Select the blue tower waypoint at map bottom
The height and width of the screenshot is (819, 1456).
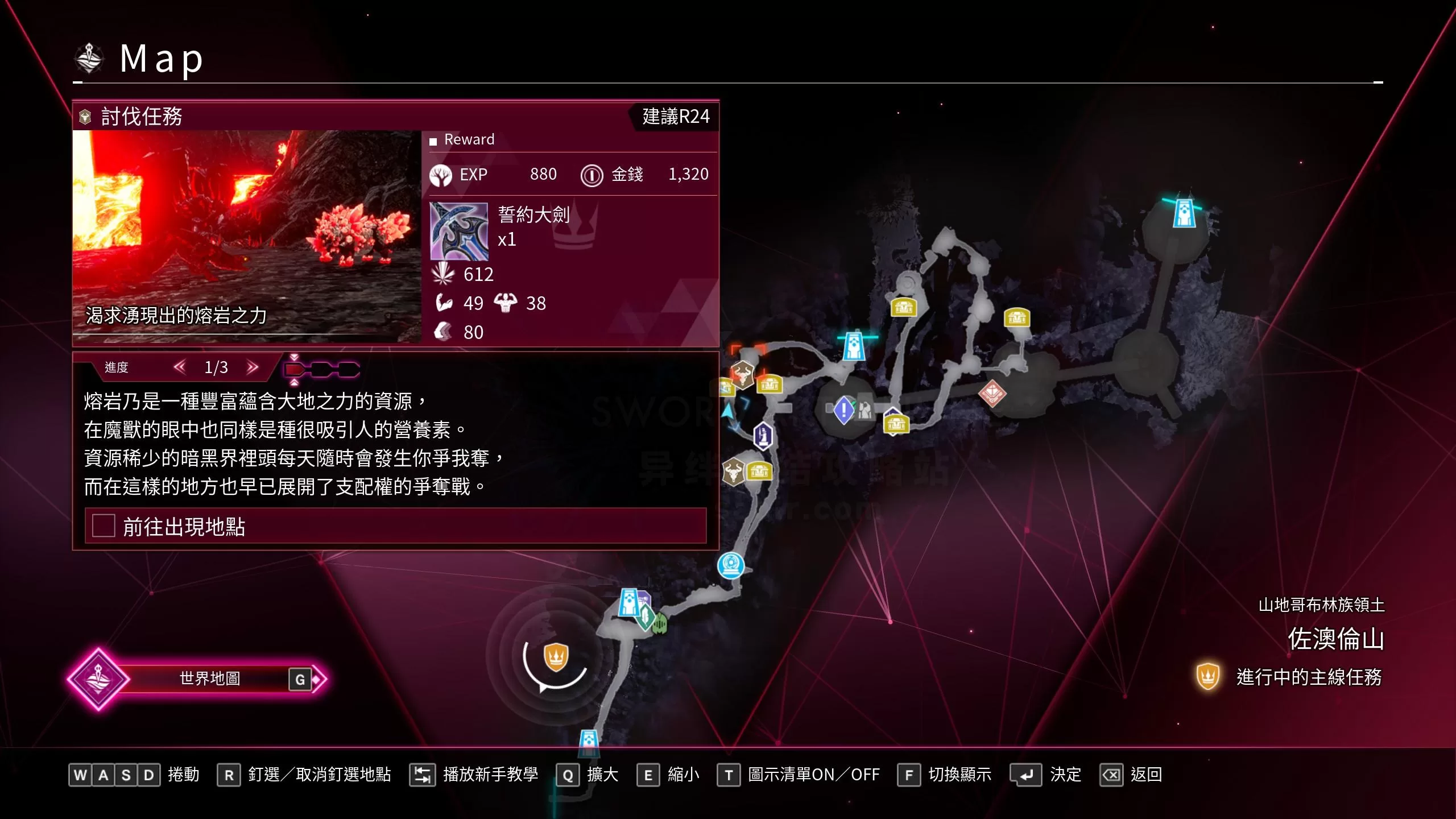[x=589, y=742]
